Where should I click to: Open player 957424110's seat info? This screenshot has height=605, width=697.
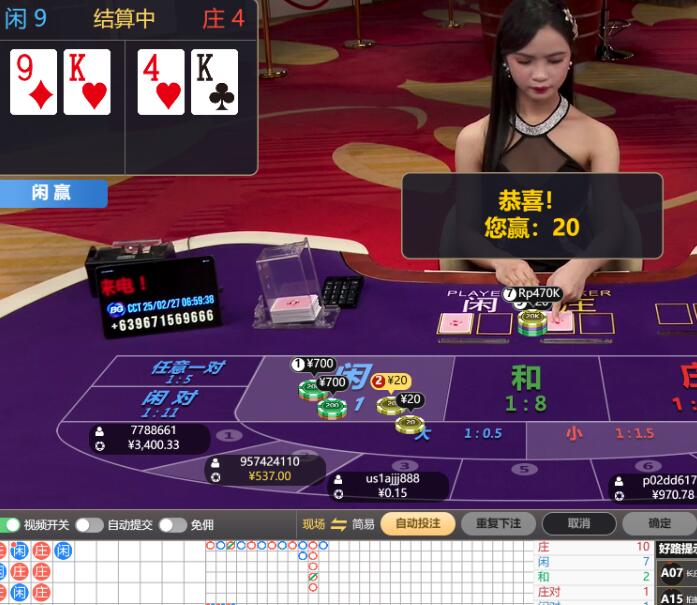pos(266,469)
